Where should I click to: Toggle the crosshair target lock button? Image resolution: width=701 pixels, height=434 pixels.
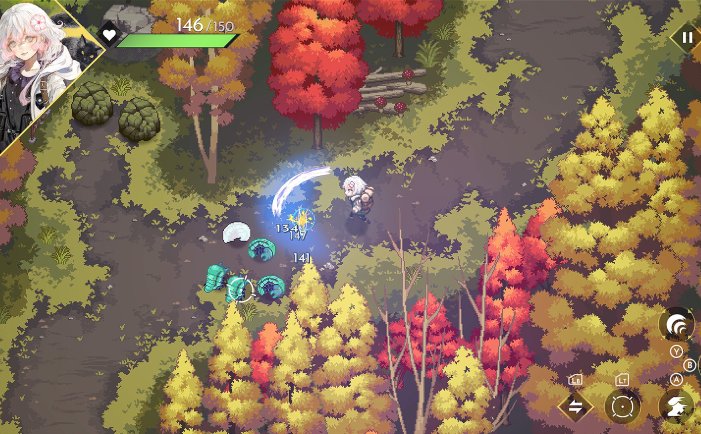click(x=623, y=406)
